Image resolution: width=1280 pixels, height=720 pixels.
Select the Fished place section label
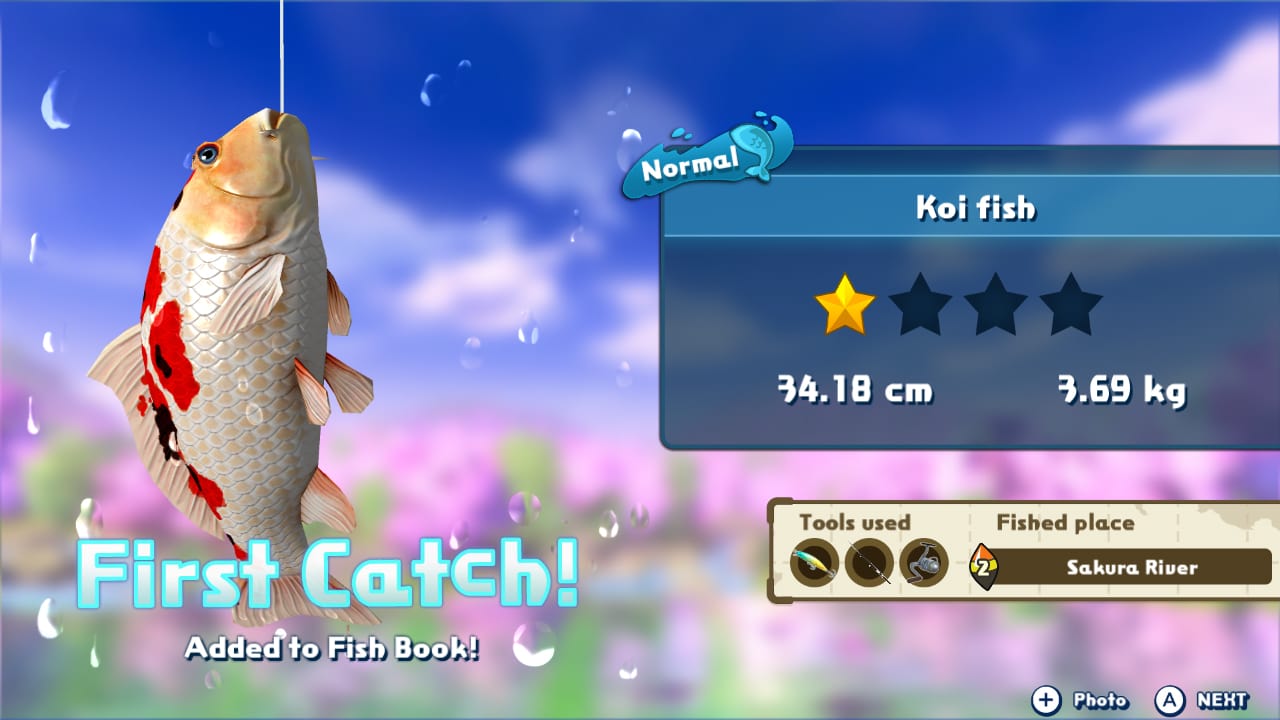(1064, 523)
